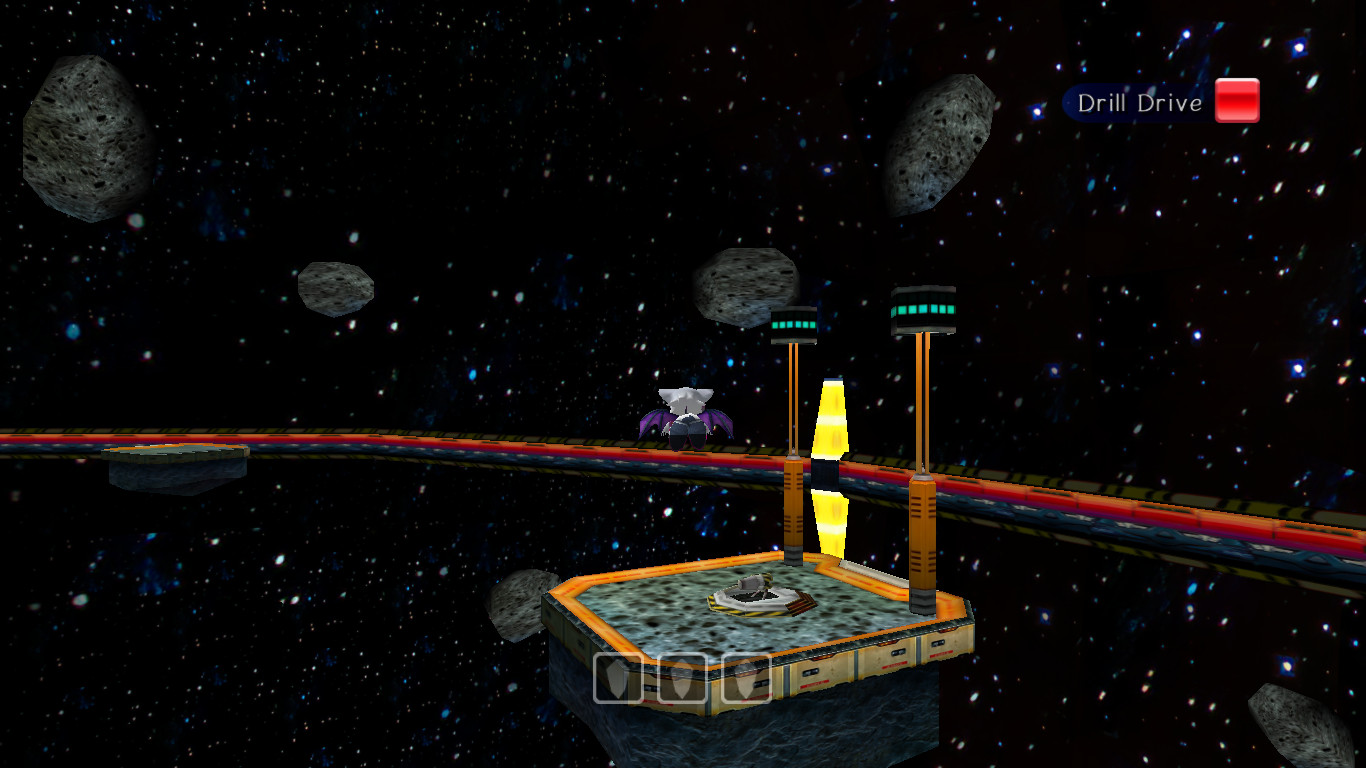The height and width of the screenshot is (768, 1366).
Task: Click the red Drill Drive button icon
Action: coord(1236,100)
